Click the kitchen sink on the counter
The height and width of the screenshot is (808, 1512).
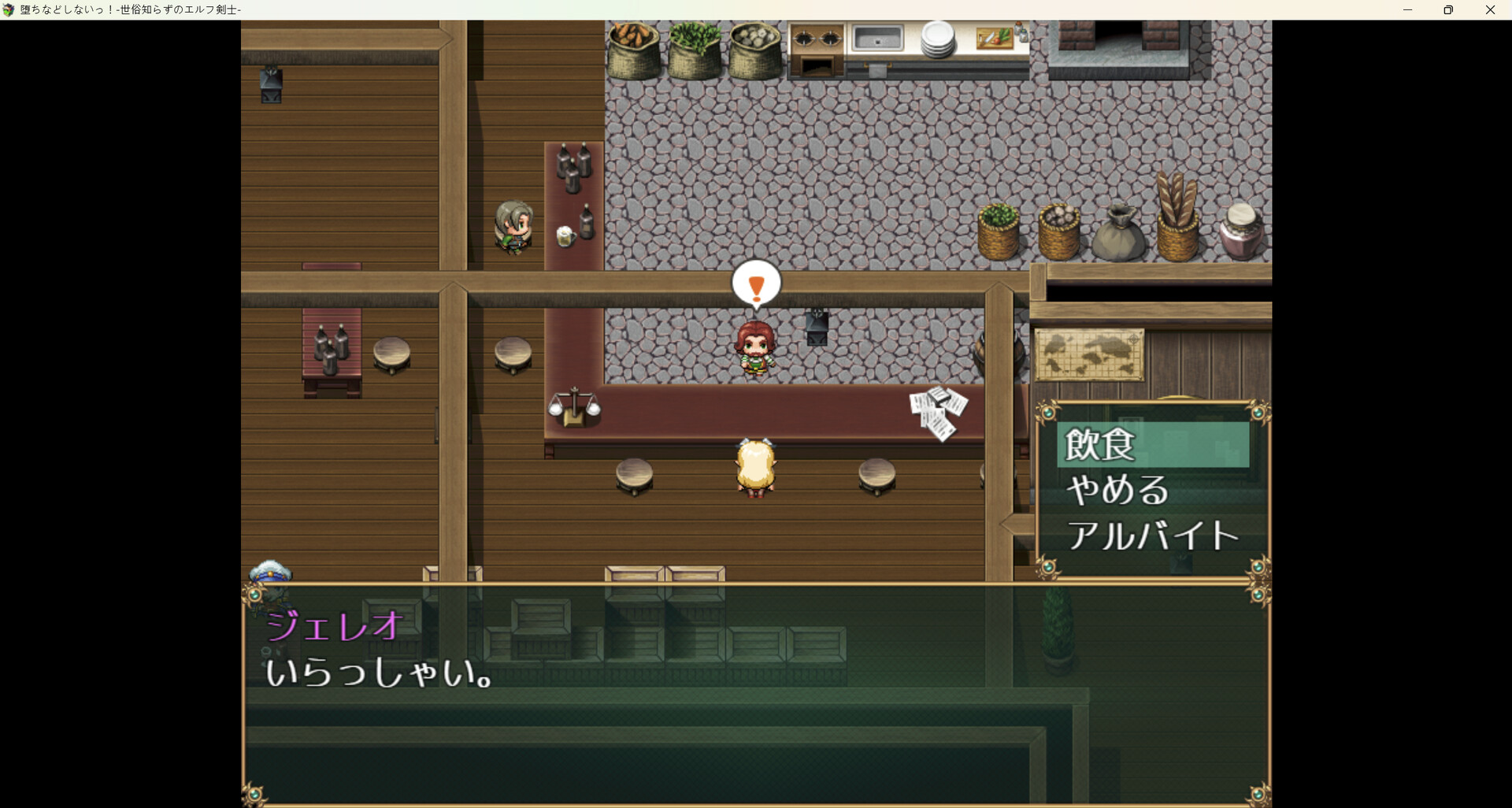click(878, 37)
